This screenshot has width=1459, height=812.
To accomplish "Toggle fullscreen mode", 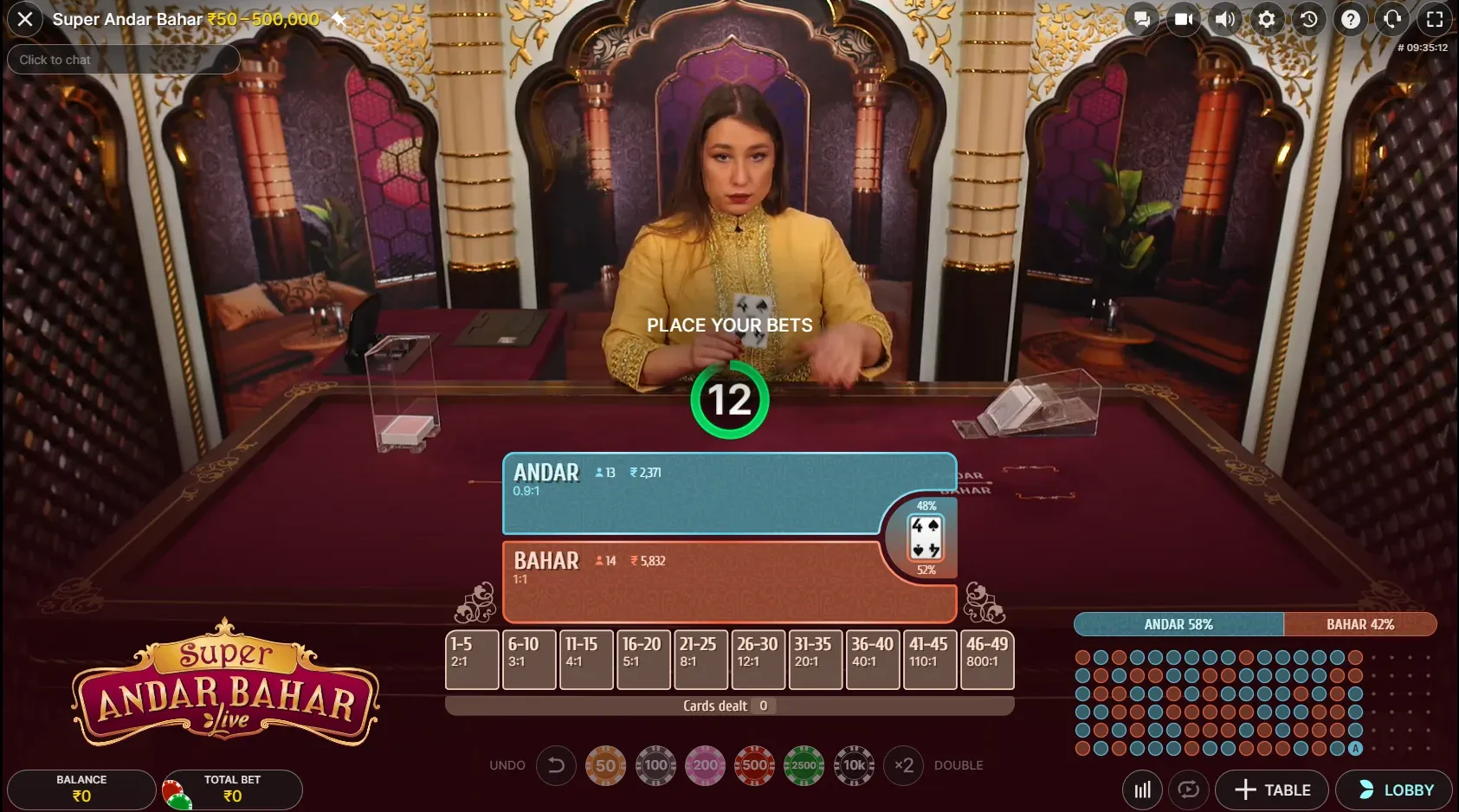I will pyautogui.click(x=1435, y=19).
